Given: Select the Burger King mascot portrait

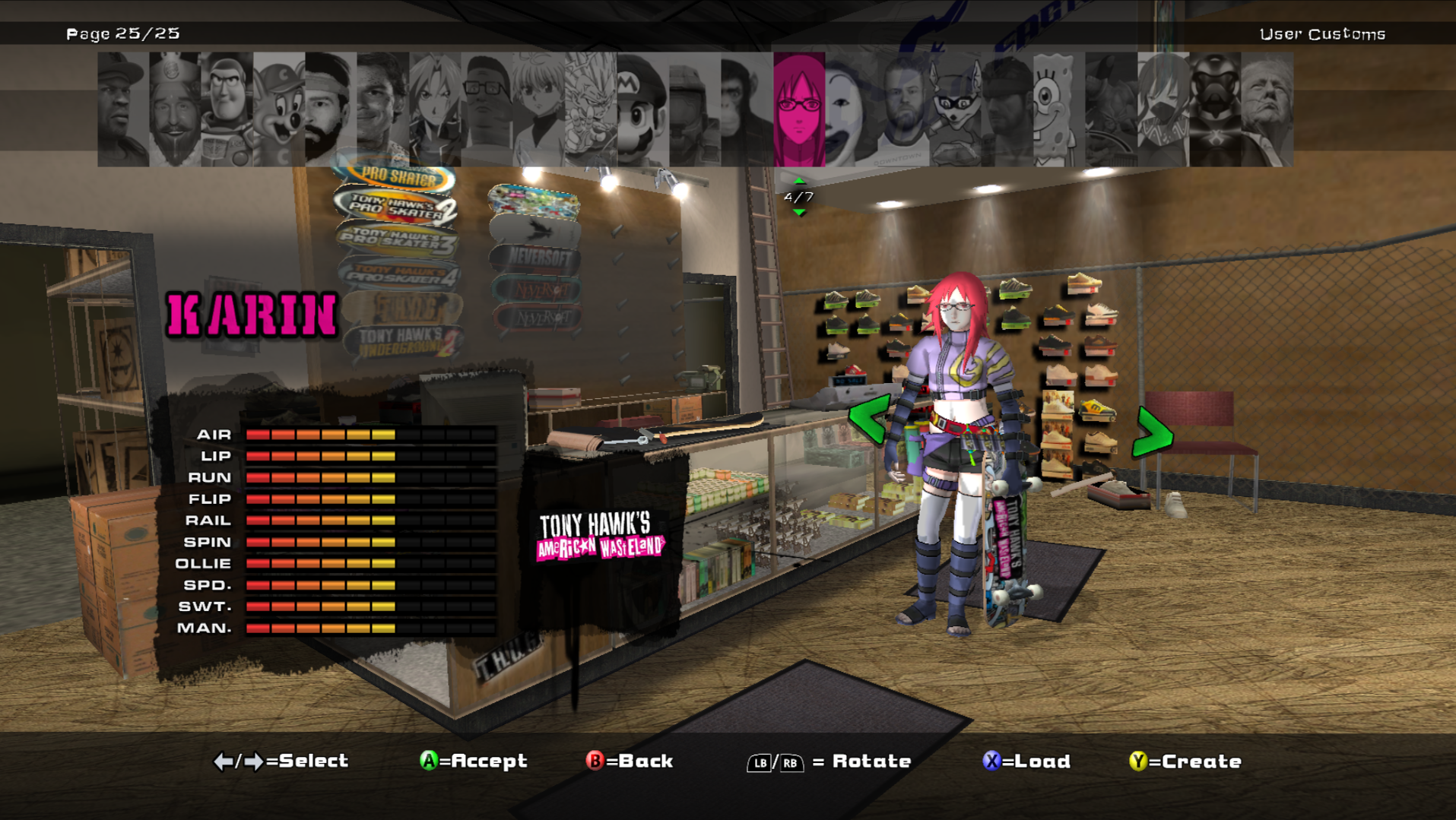Looking at the screenshot, I should point(175,109).
